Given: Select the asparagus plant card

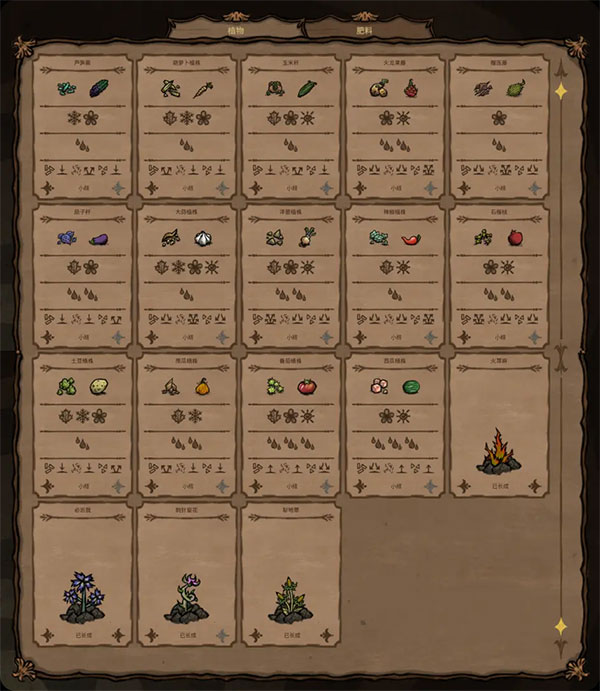Looking at the screenshot, I should click(x=82, y=125).
